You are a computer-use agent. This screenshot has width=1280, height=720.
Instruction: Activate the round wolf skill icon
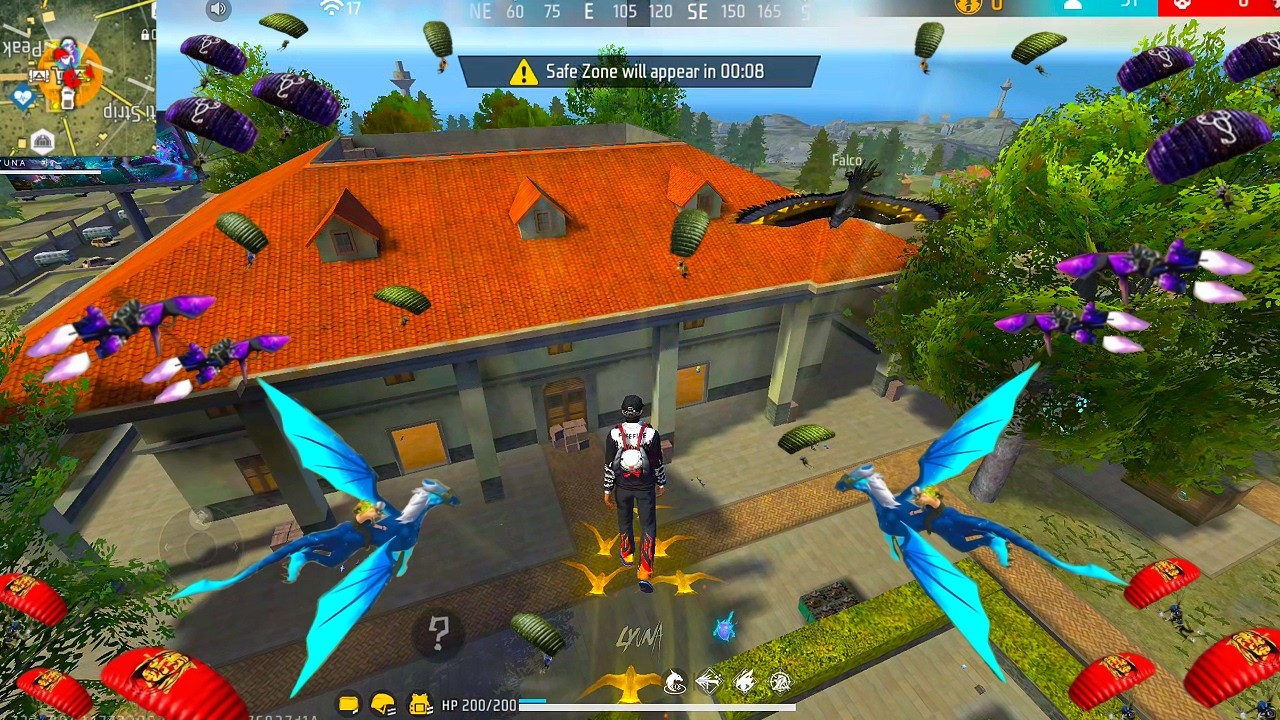coord(676,683)
